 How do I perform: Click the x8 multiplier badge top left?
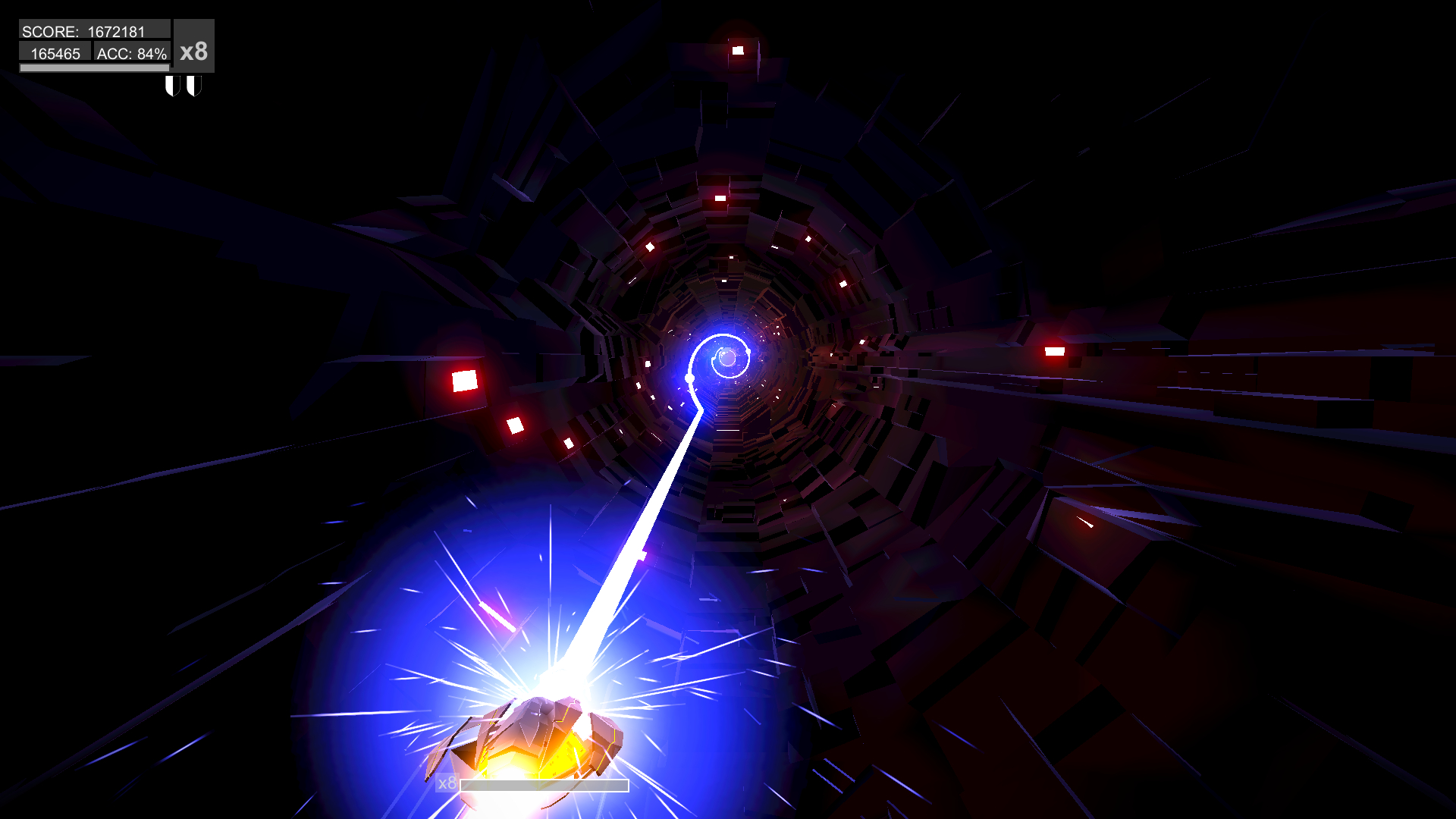pyautogui.click(x=194, y=52)
